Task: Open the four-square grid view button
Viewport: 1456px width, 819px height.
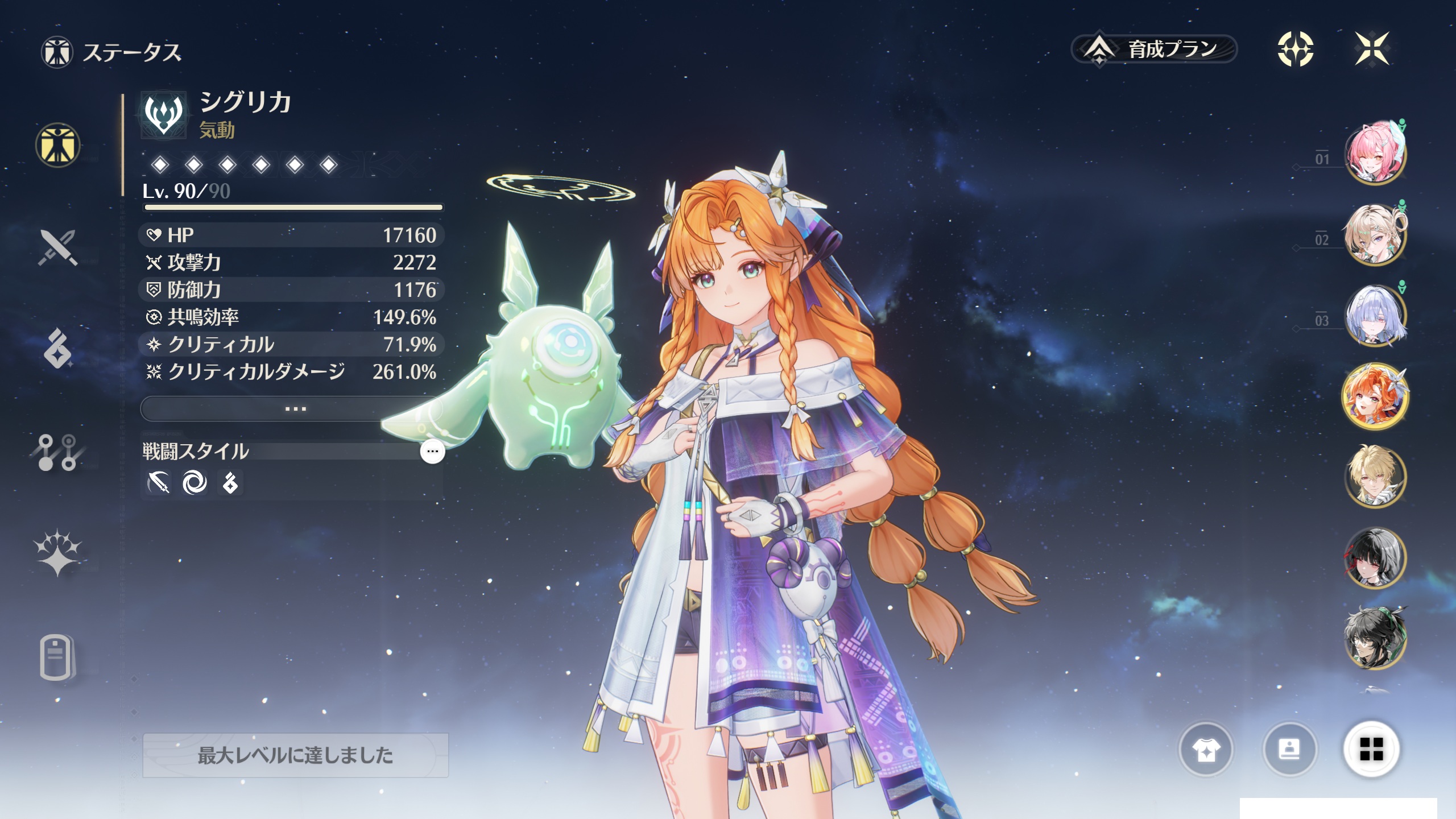Action: coord(1371,749)
